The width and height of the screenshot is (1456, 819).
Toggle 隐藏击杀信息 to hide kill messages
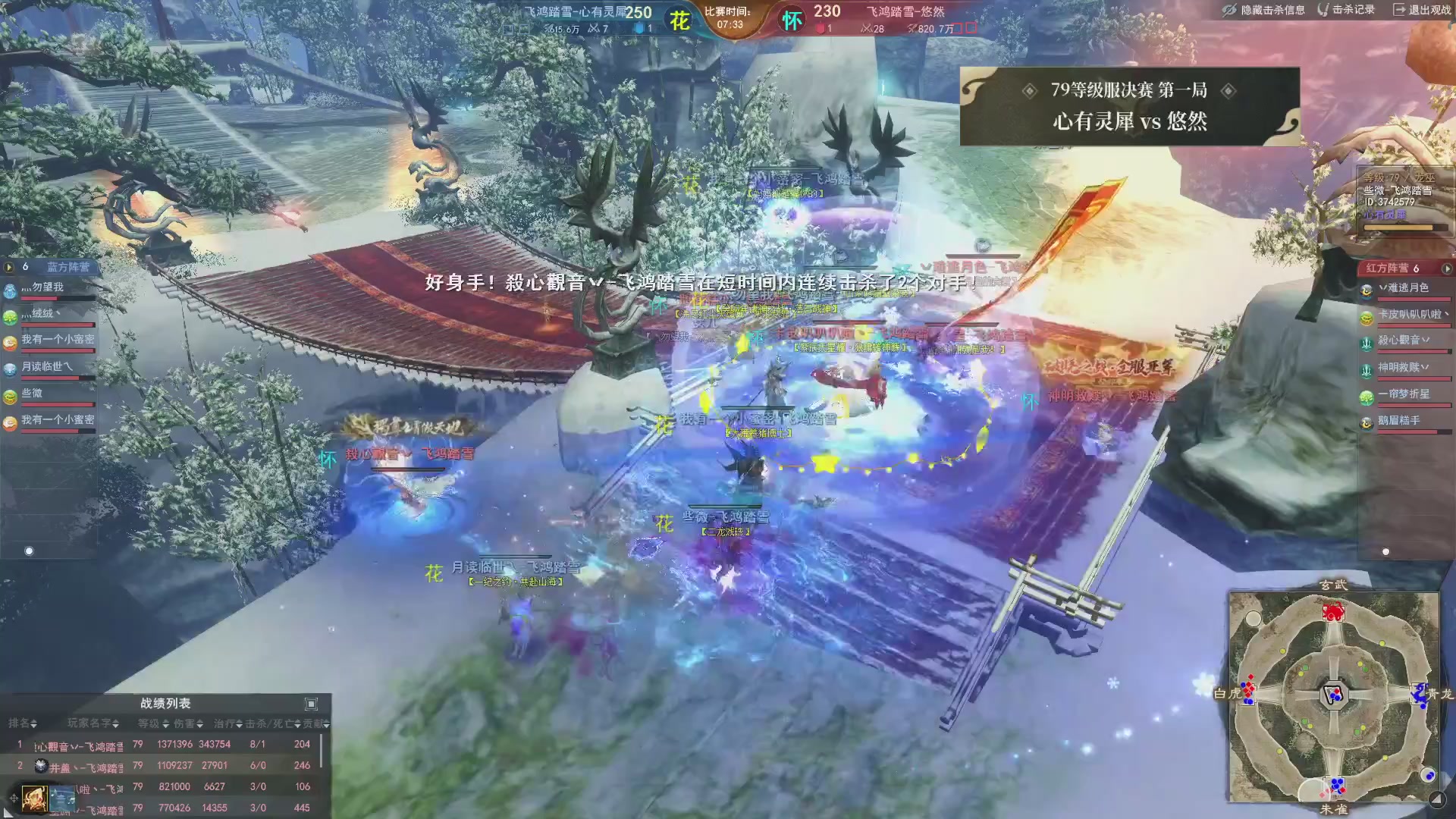click(1272, 11)
